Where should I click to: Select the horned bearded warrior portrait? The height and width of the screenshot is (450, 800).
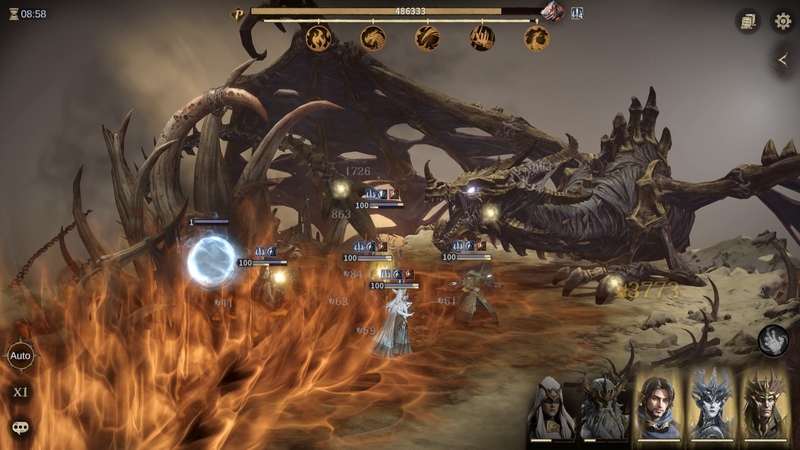[604, 408]
